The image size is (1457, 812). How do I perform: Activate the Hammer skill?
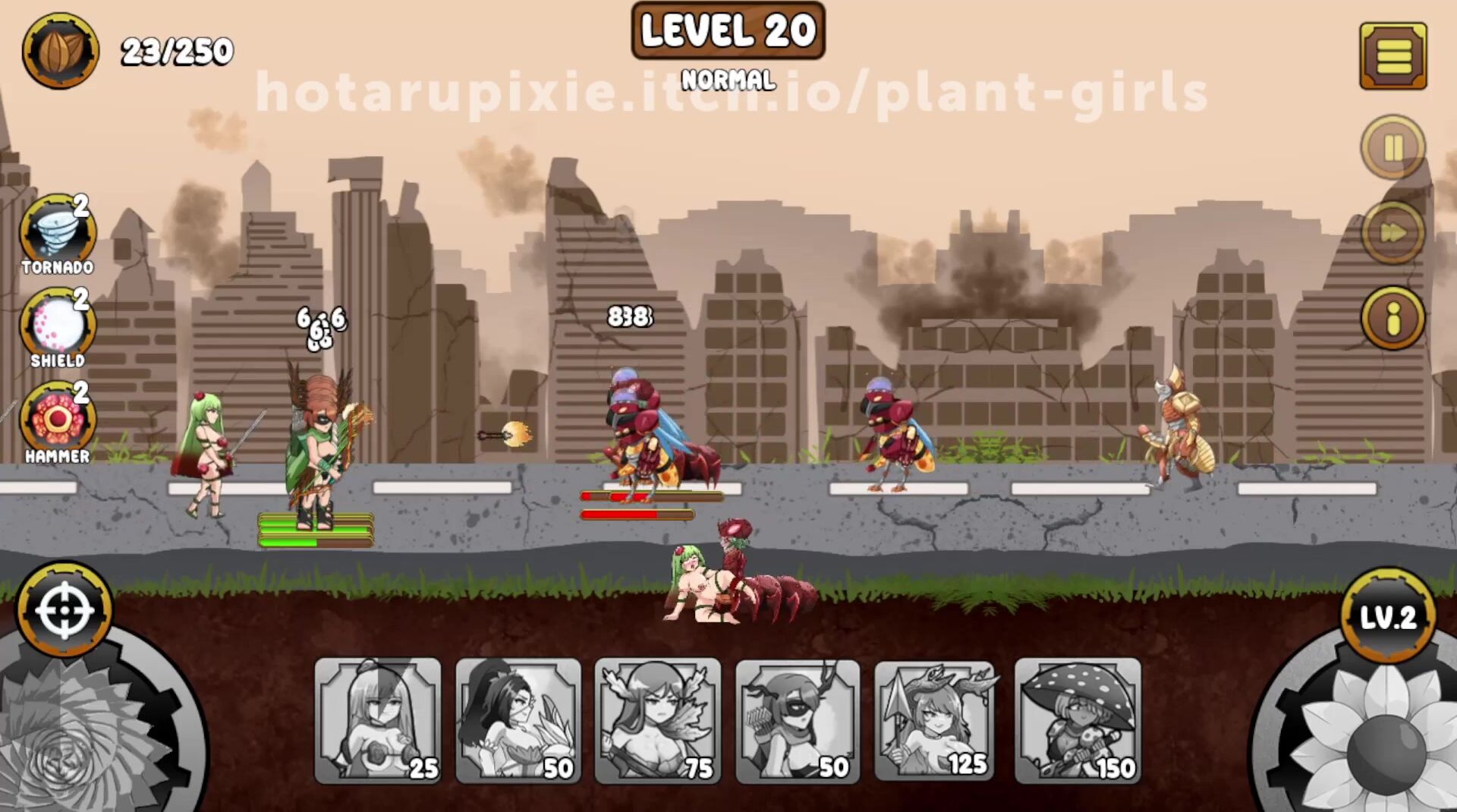(x=58, y=419)
